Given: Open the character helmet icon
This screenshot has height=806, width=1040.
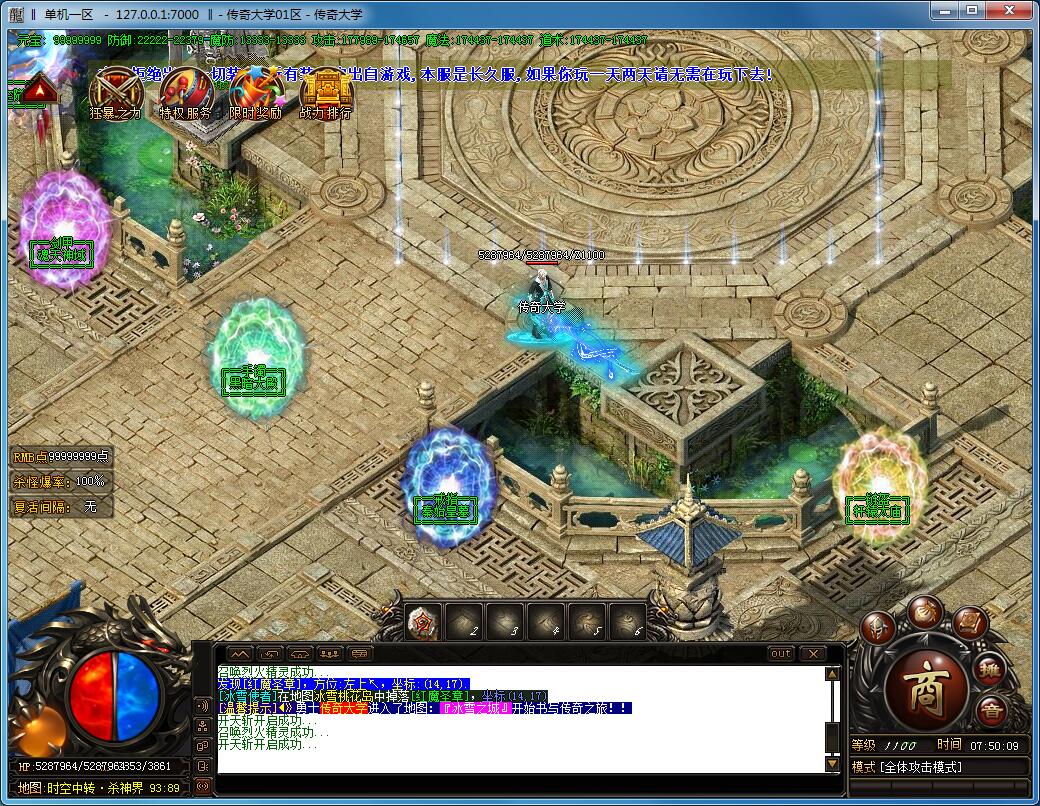Looking at the screenshot, I should pyautogui.click(x=878, y=627).
